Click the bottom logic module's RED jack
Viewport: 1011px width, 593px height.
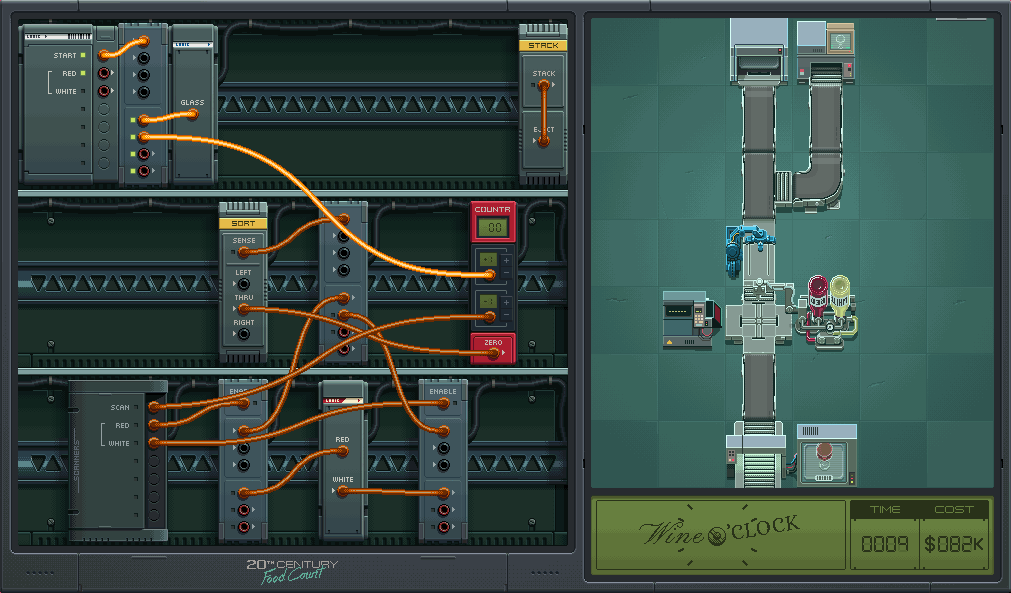(x=343, y=451)
